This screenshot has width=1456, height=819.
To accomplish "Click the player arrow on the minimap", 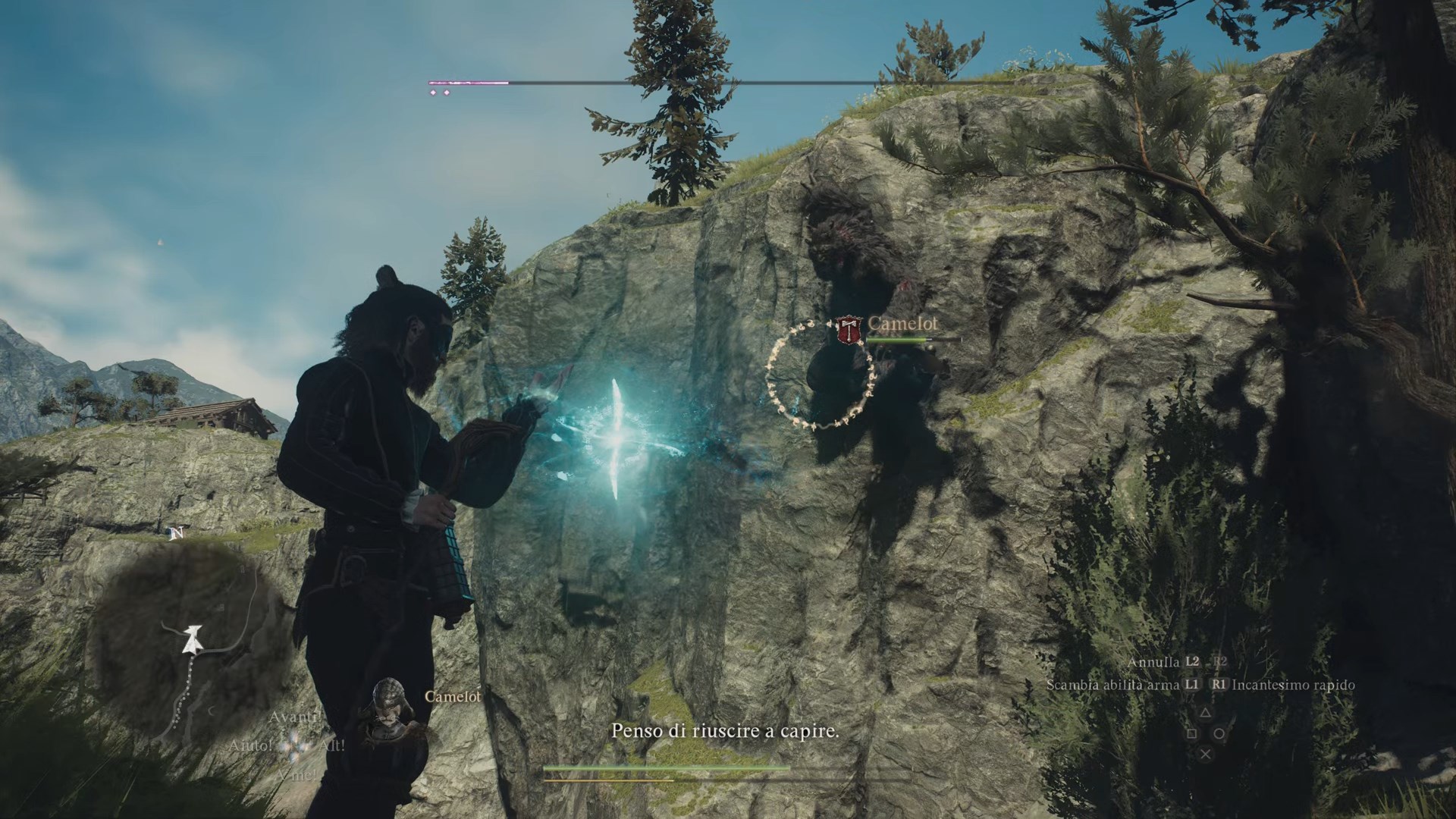I will pyautogui.click(x=193, y=640).
